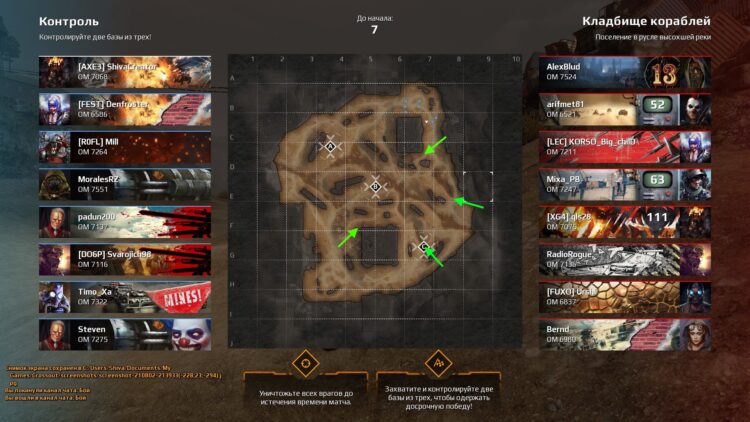Pick Steven's player row
This screenshot has width=750, height=422.
[124, 335]
